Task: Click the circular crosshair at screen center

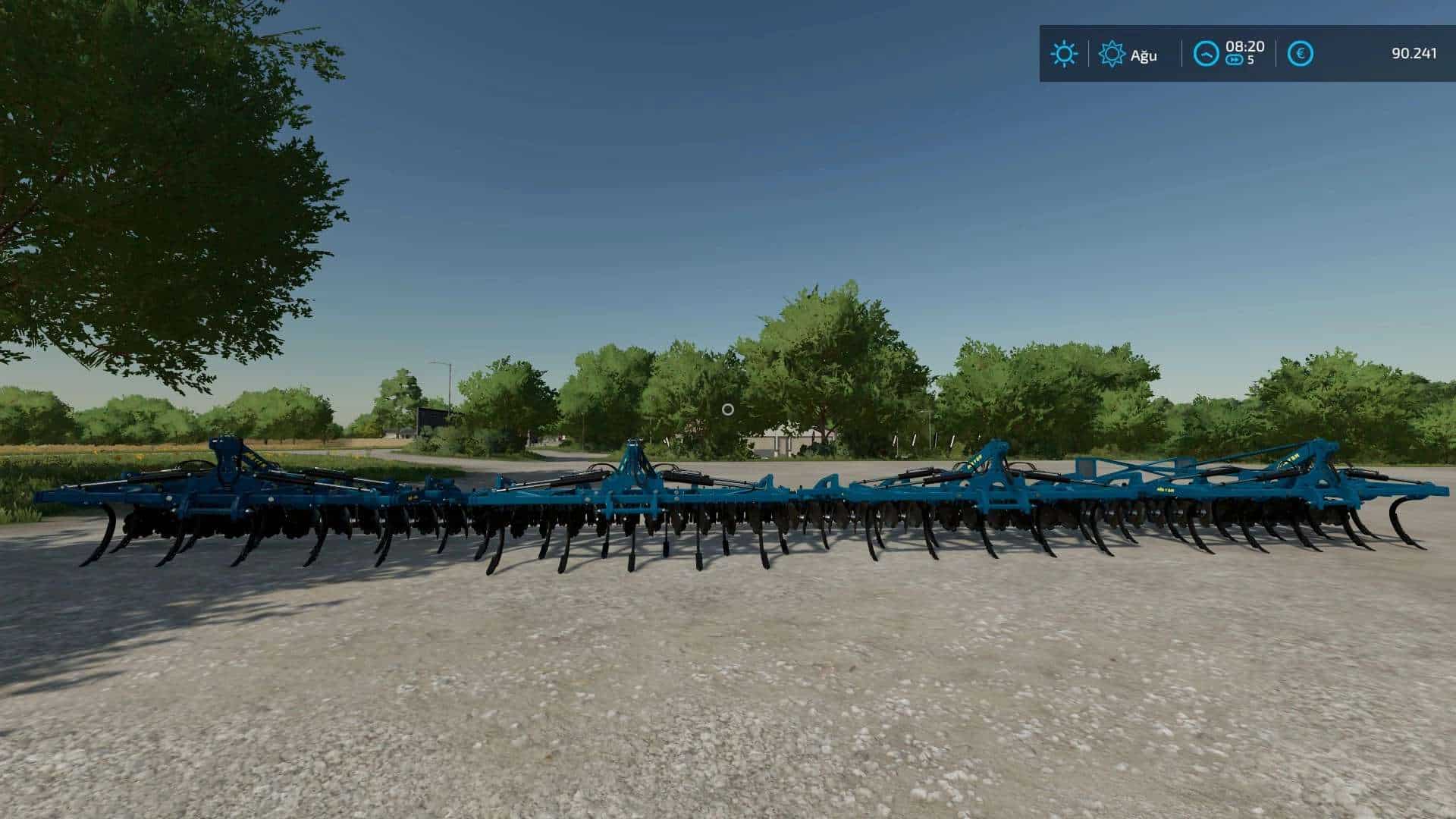Action: pyautogui.click(x=729, y=409)
